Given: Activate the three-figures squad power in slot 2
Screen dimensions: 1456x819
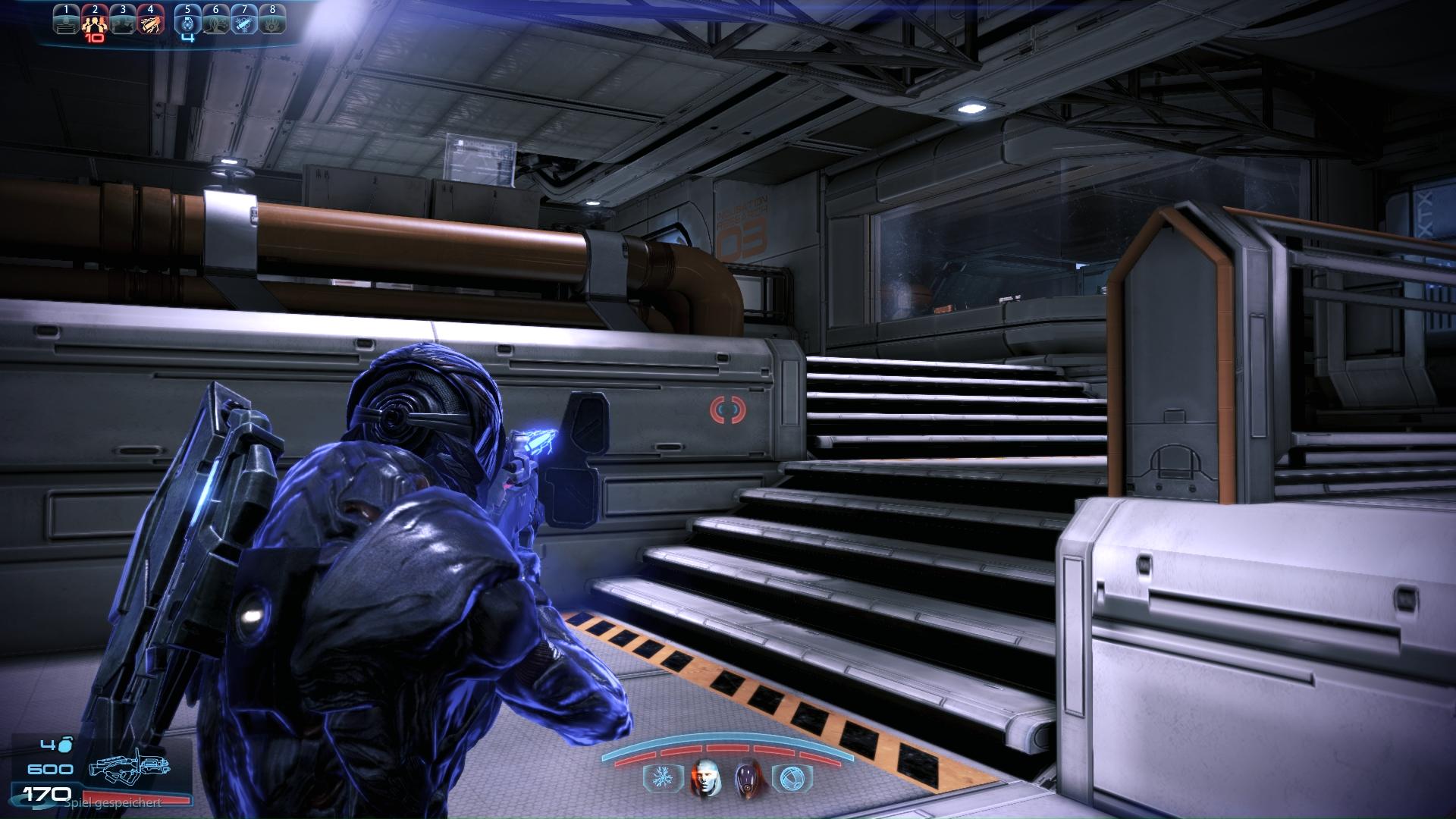Looking at the screenshot, I should 95,24.
